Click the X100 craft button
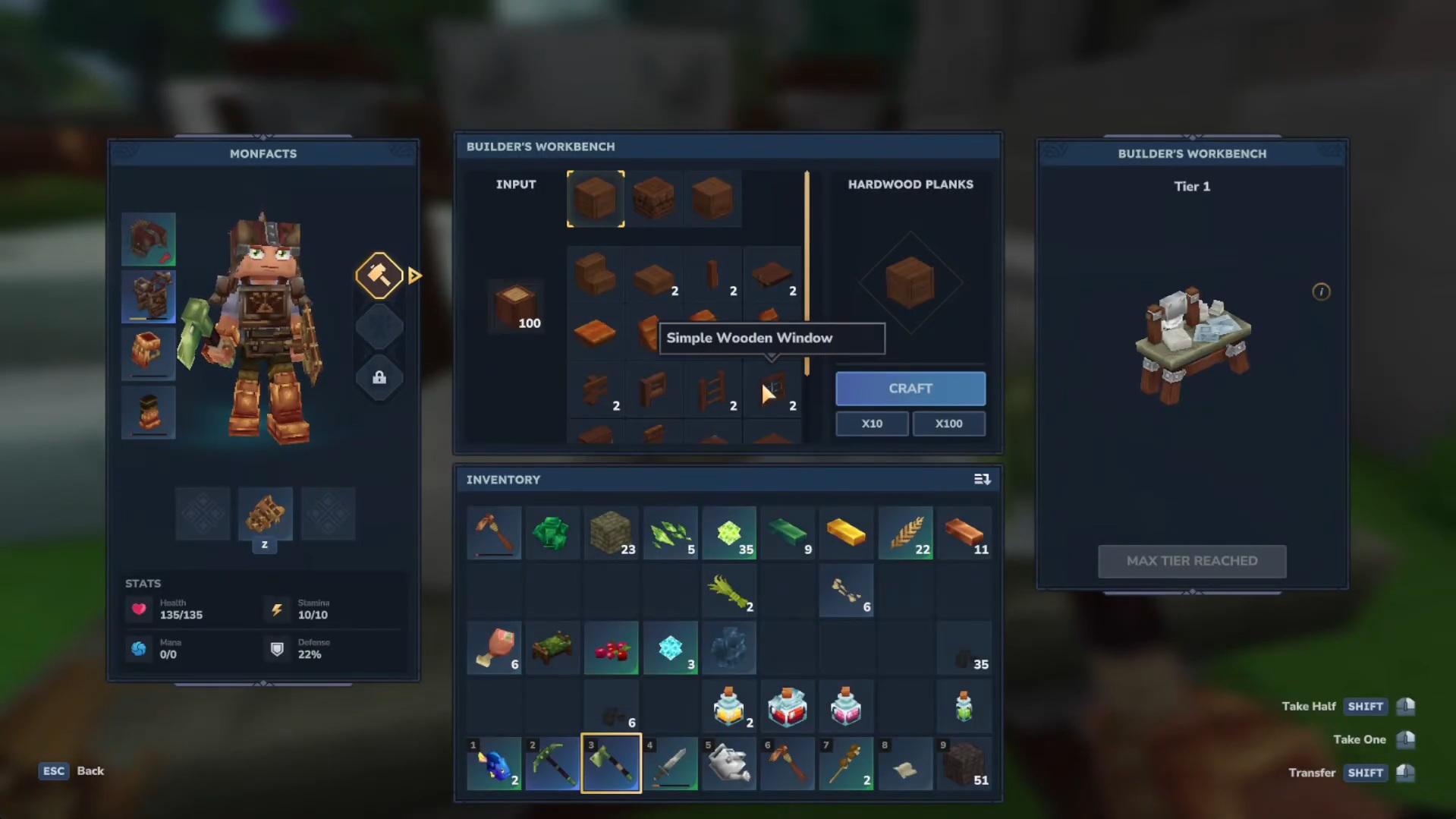Screen dimensions: 1456x819 (x=948, y=423)
